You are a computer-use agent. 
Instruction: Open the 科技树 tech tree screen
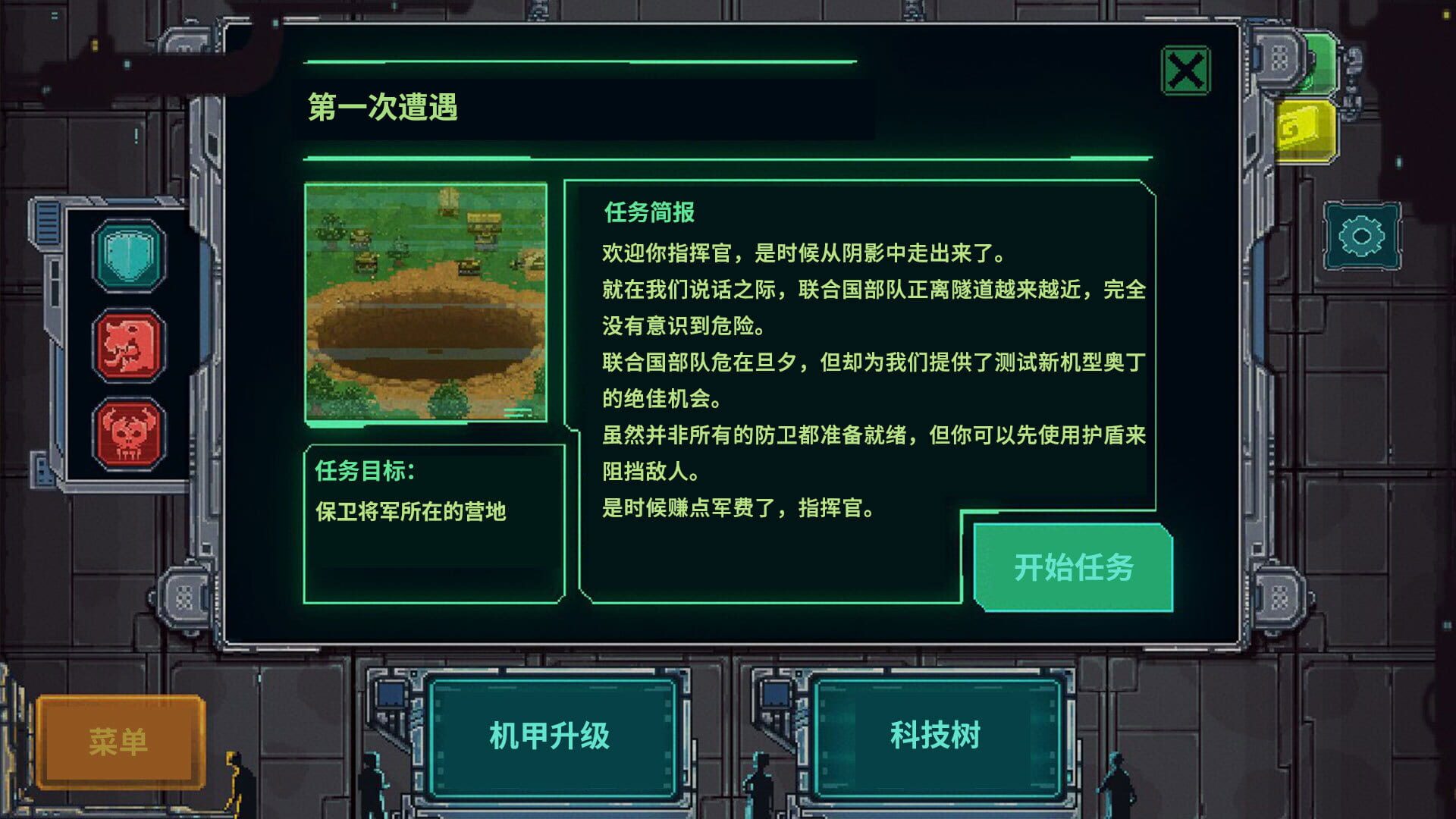(x=936, y=733)
